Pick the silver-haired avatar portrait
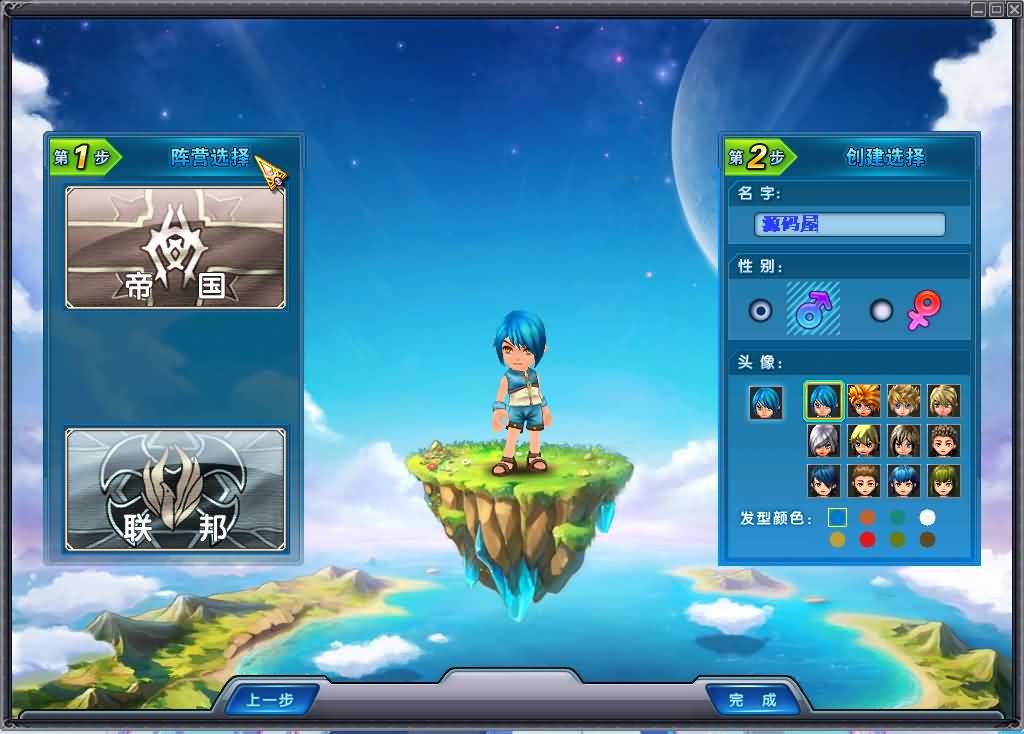Screen dimensions: 1024x734 point(823,440)
